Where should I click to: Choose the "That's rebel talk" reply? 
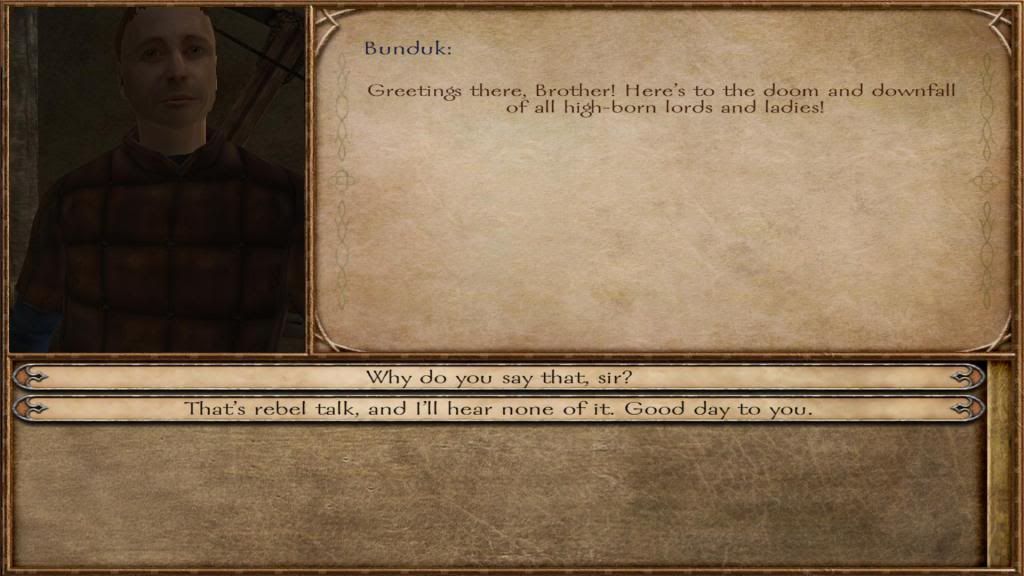tap(499, 409)
